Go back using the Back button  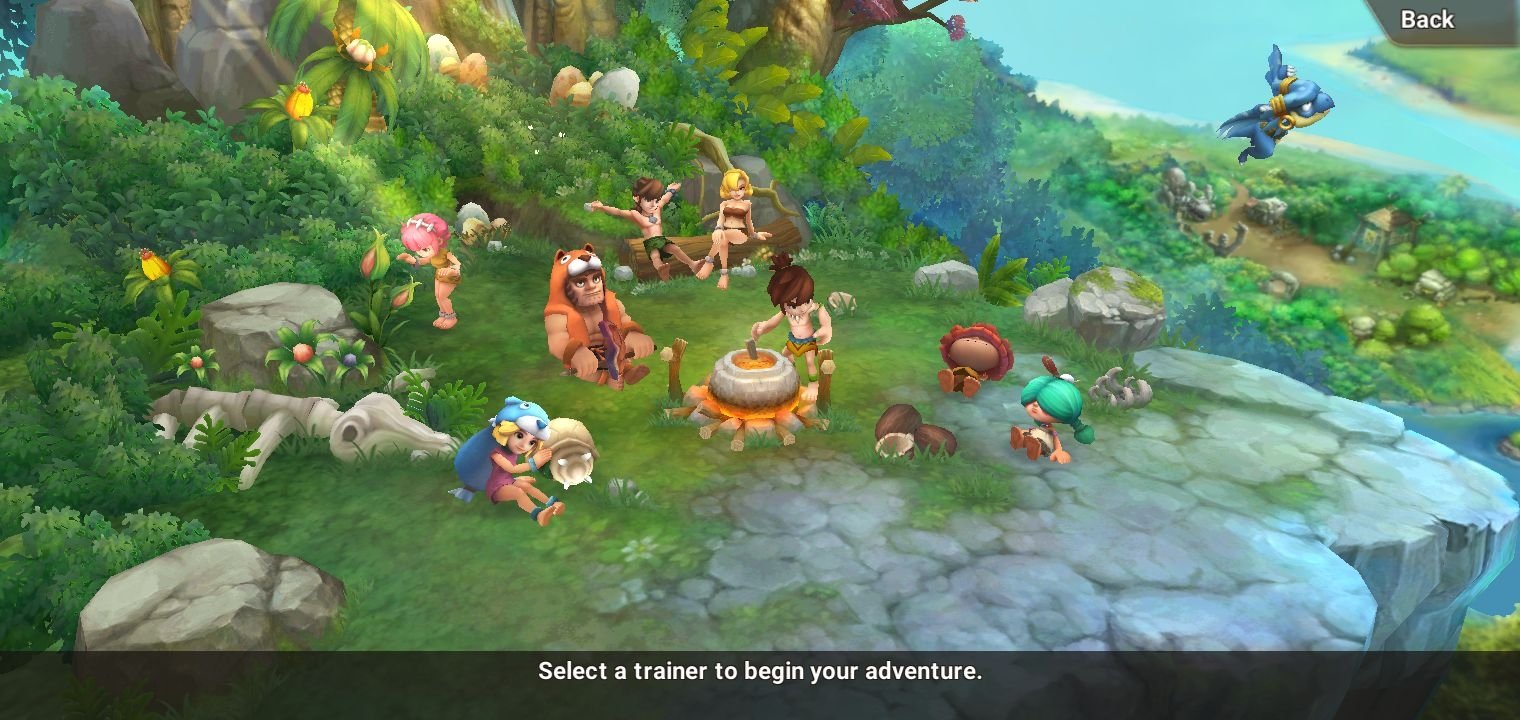click(1426, 20)
